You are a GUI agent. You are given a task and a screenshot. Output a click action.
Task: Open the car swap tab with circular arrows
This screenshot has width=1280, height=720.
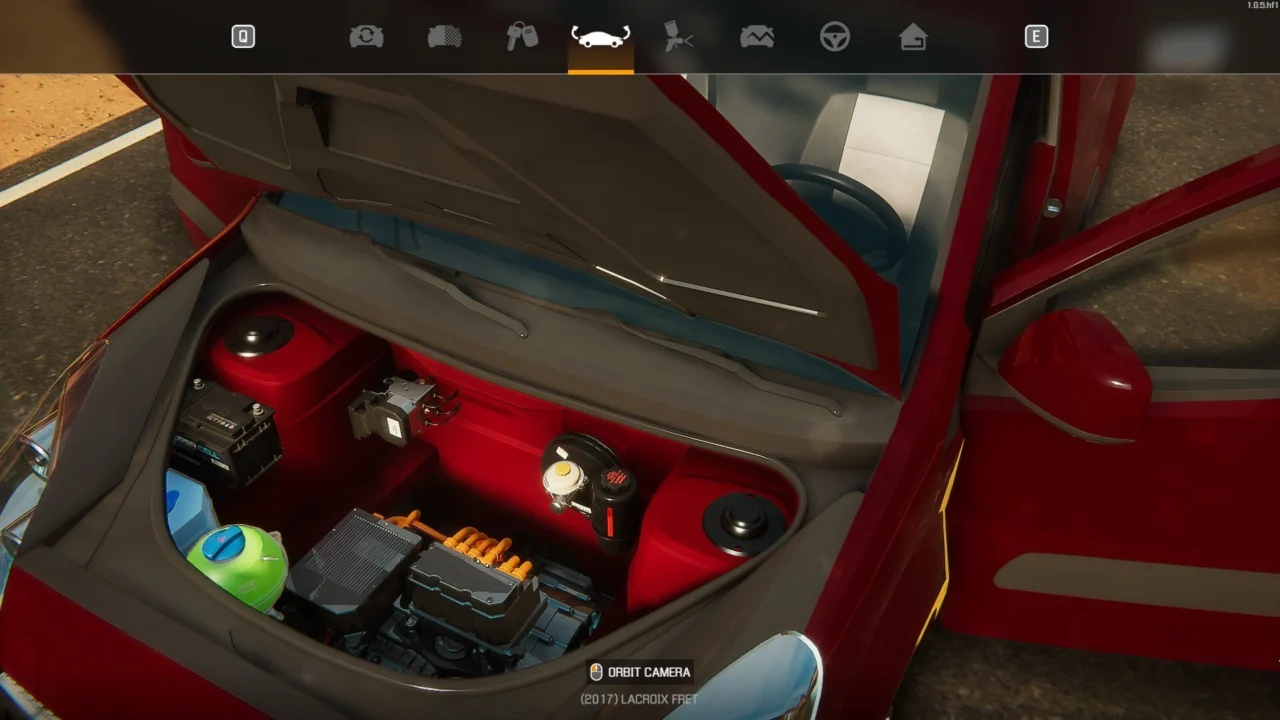click(x=366, y=37)
